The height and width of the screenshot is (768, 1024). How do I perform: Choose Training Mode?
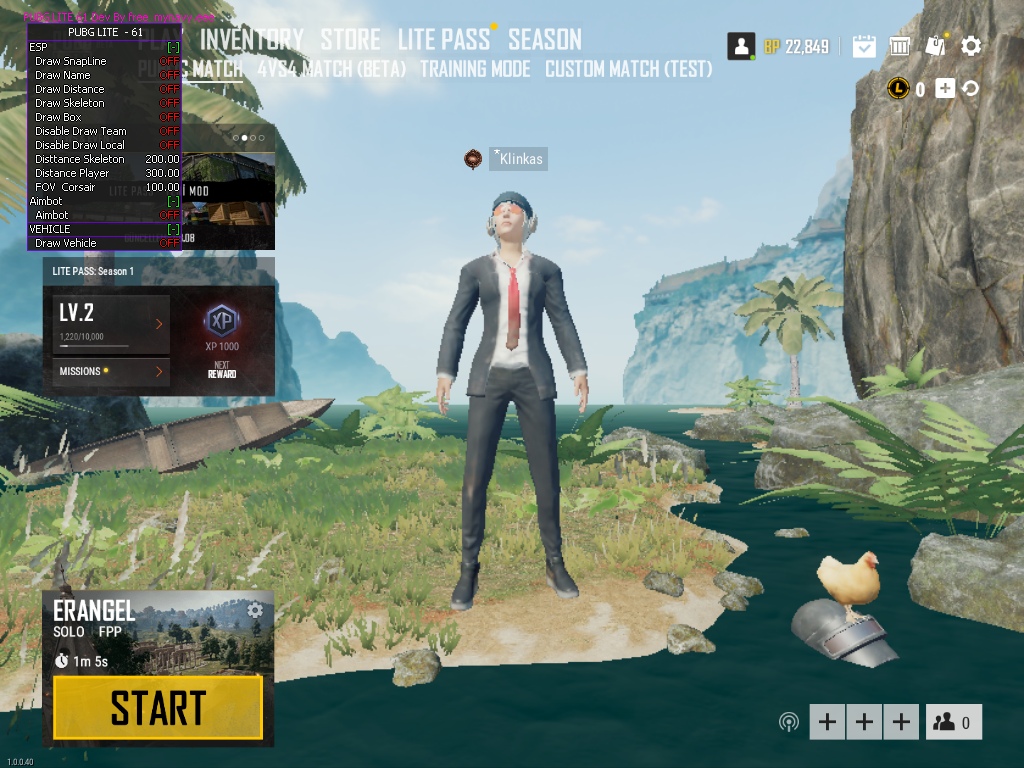tap(475, 70)
